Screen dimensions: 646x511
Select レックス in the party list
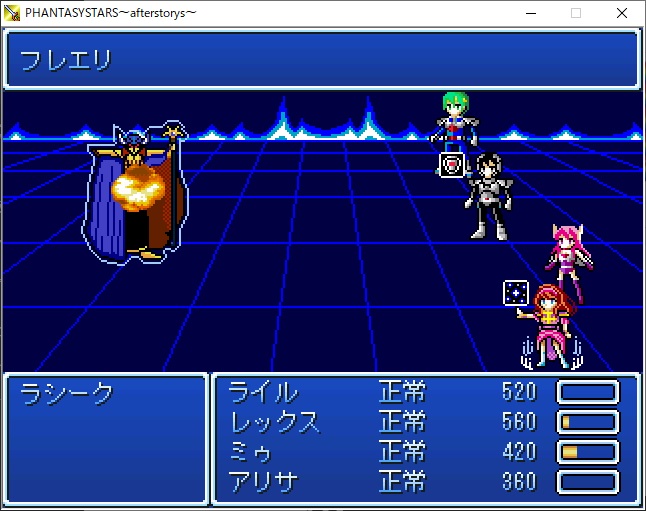coord(275,421)
